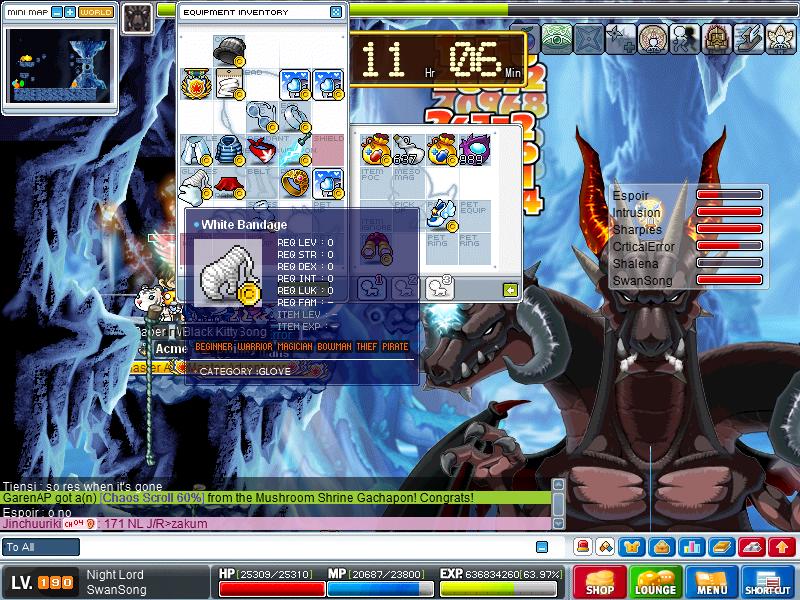This screenshot has height=600, width=800.
Task: Select the medal in equipment inventory
Action: coord(195,83)
